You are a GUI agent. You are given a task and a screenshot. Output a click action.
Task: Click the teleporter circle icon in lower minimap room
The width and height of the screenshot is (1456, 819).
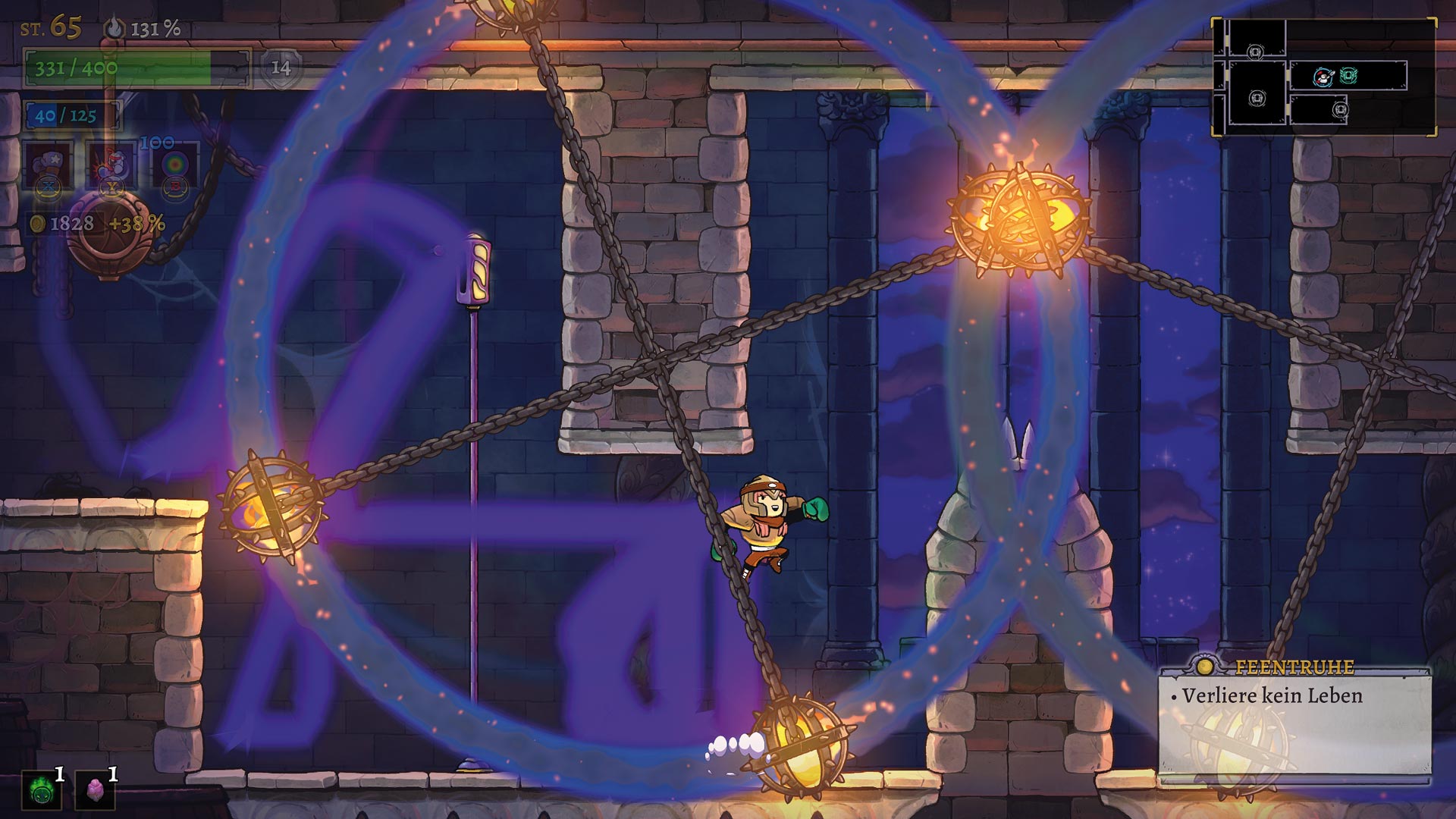1341,111
